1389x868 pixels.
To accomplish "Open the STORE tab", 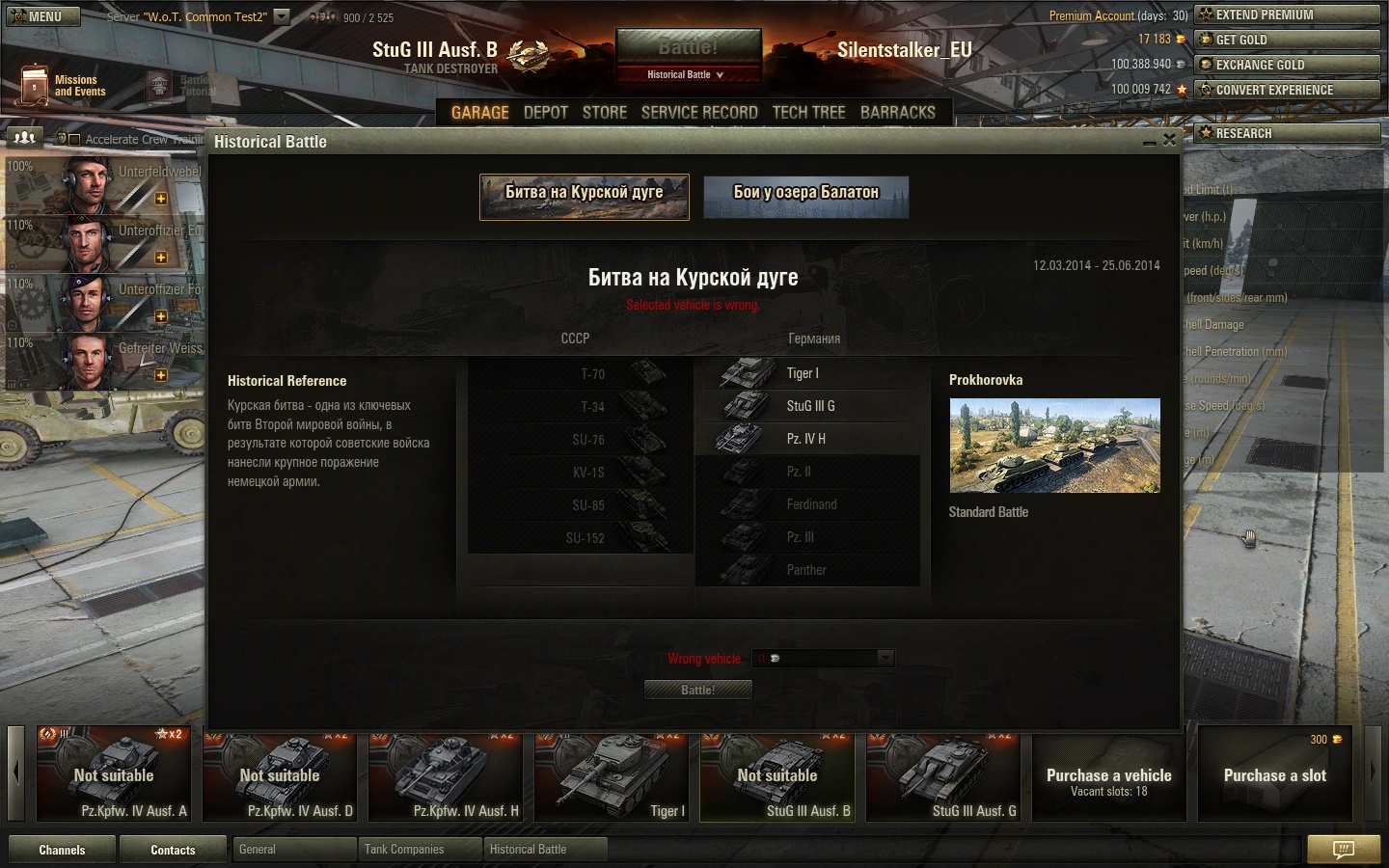I will (605, 113).
